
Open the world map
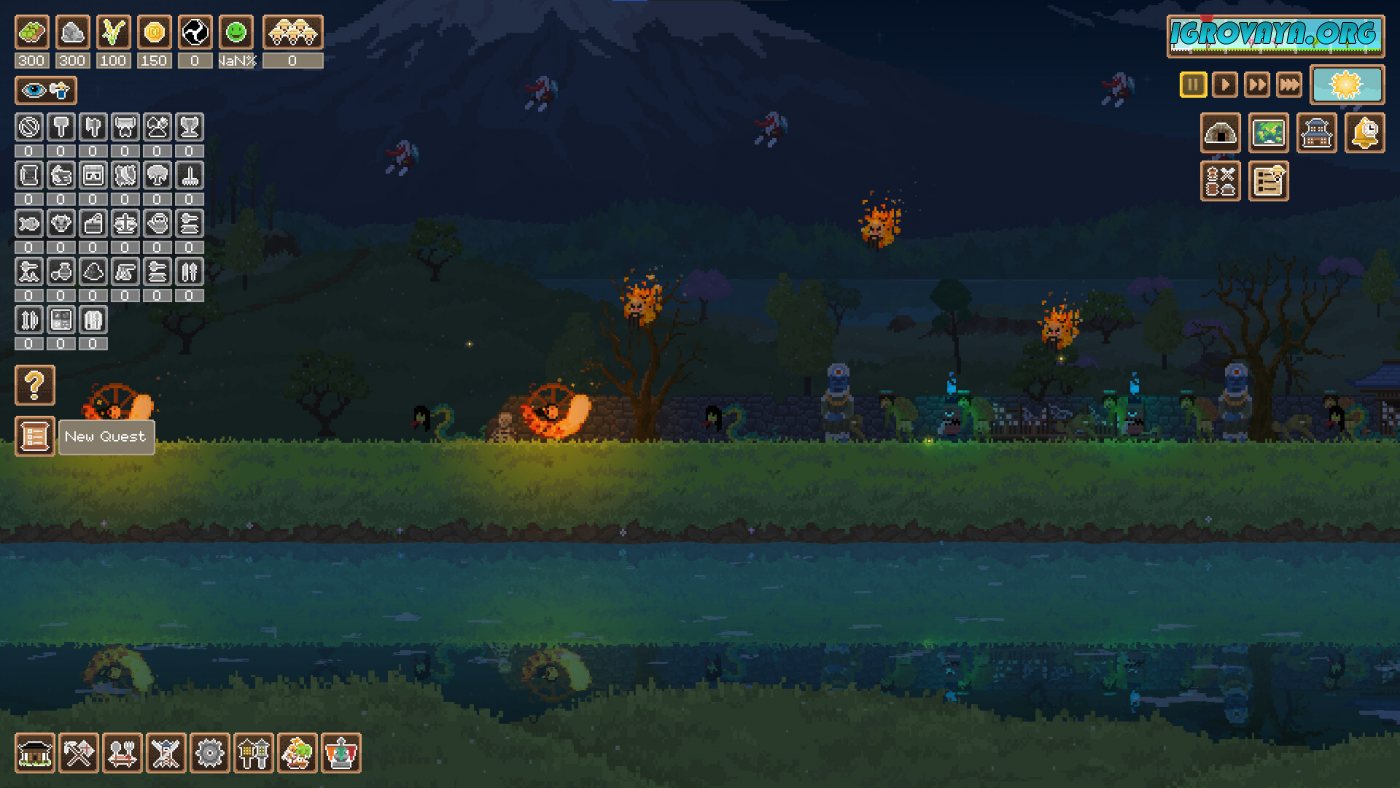tap(1269, 133)
